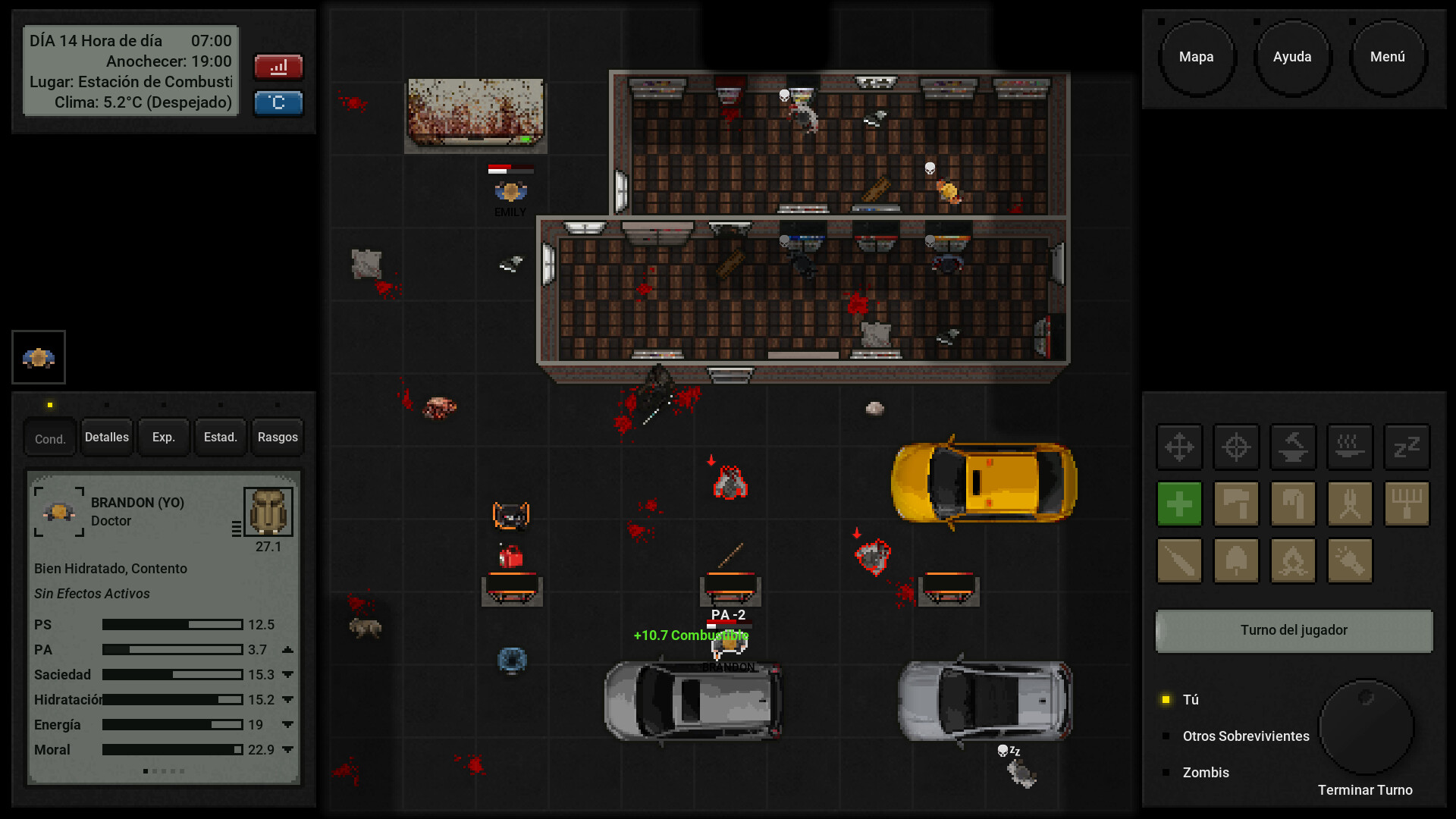The height and width of the screenshot is (819, 1456).
Task: Expand the Energía stat arrow
Action: 287,724
